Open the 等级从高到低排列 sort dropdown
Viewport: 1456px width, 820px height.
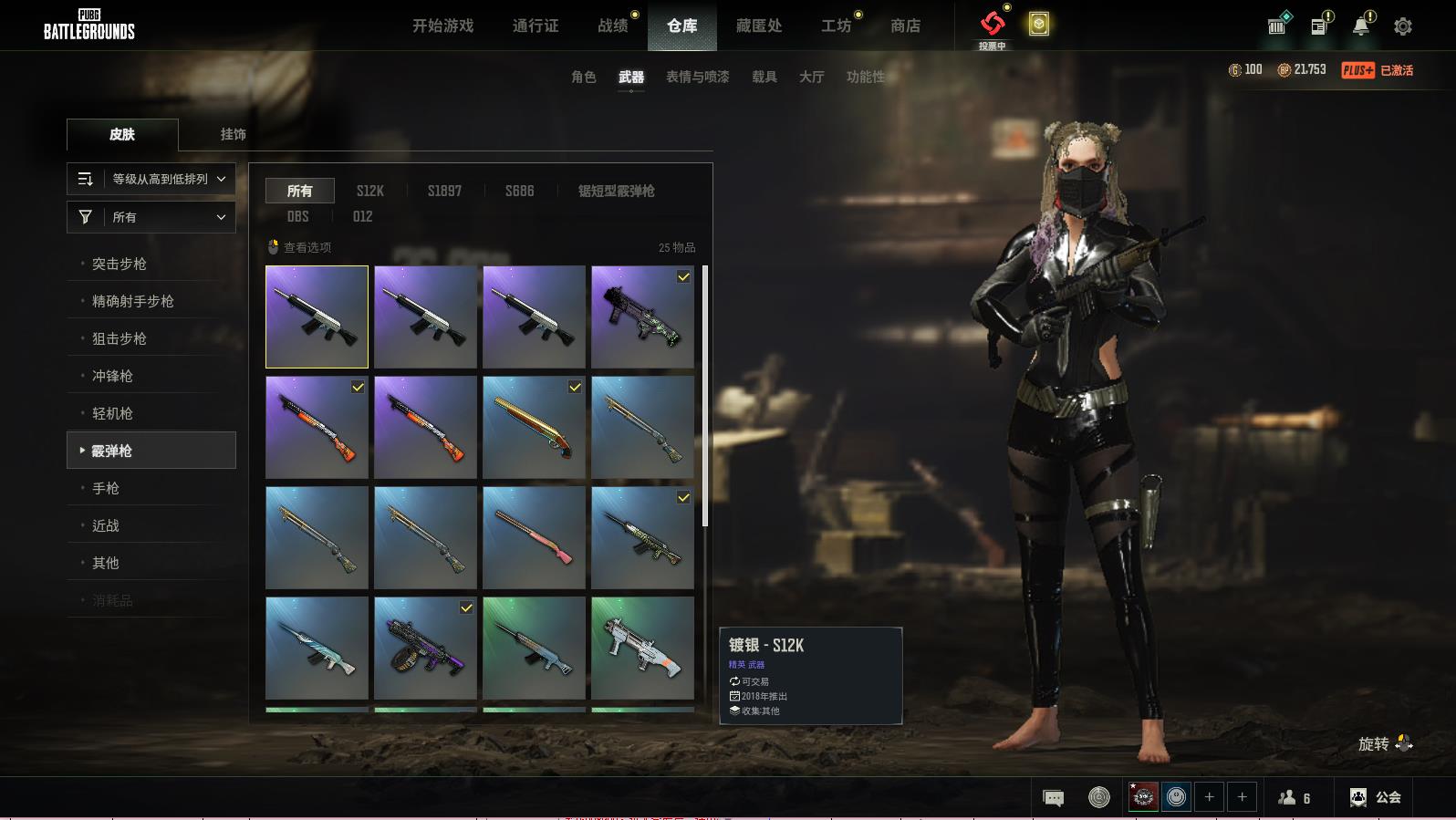[151, 179]
